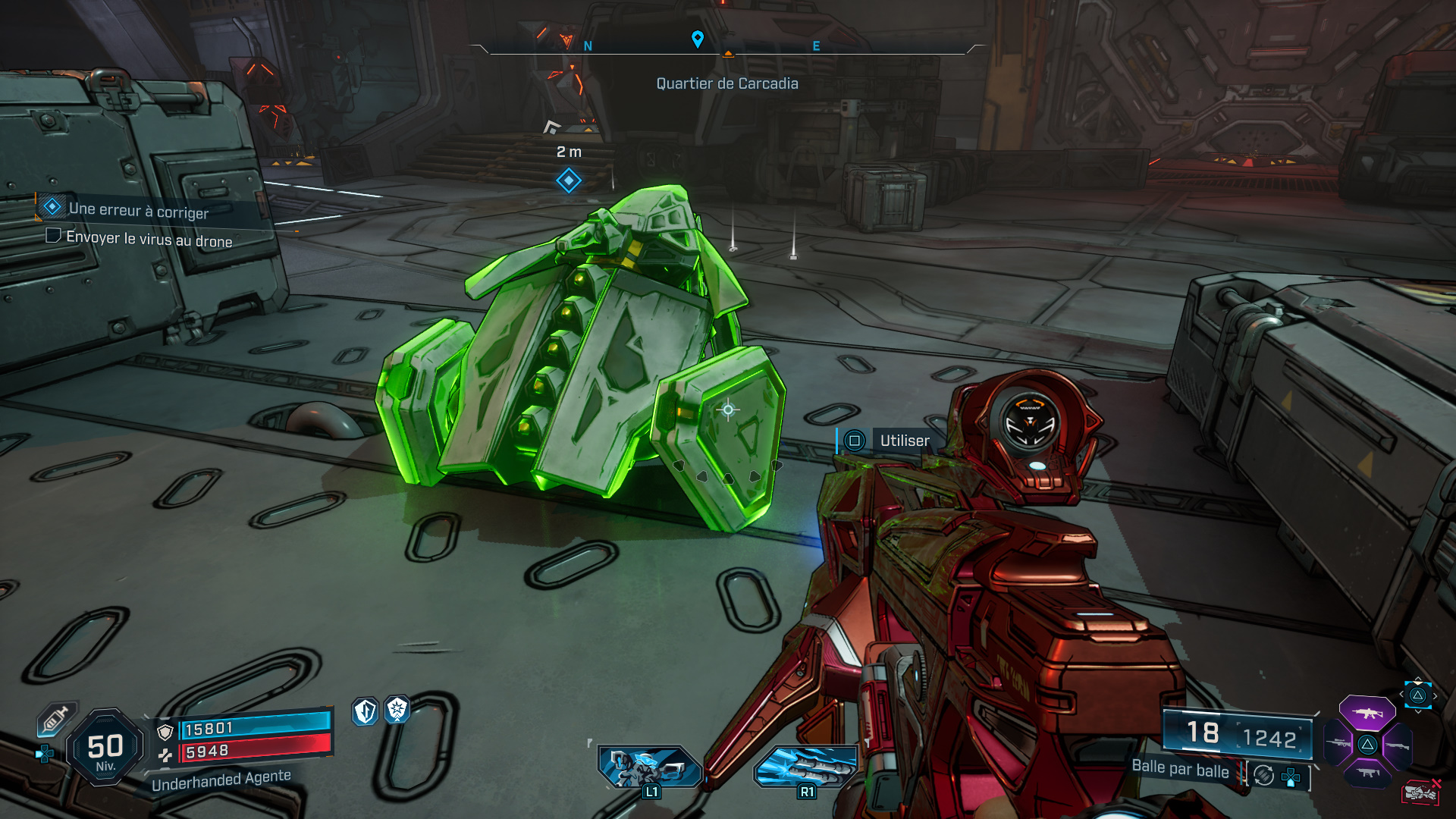Click the fire-mode reload icon next to Balle par balle
This screenshot has height=819, width=1456.
click(x=1263, y=775)
